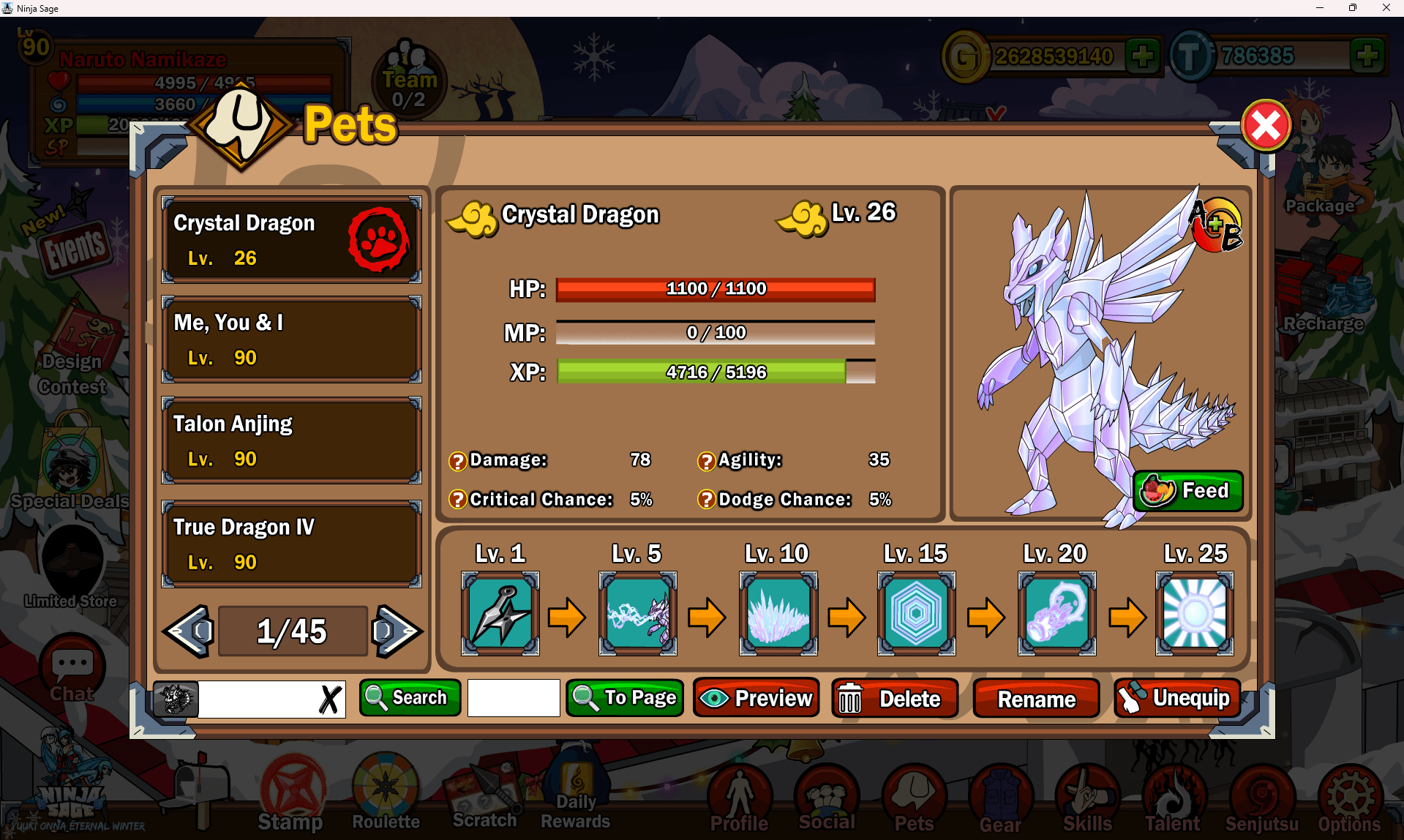1404x840 pixels.
Task: Clear the search with the X icon
Action: coord(330,699)
